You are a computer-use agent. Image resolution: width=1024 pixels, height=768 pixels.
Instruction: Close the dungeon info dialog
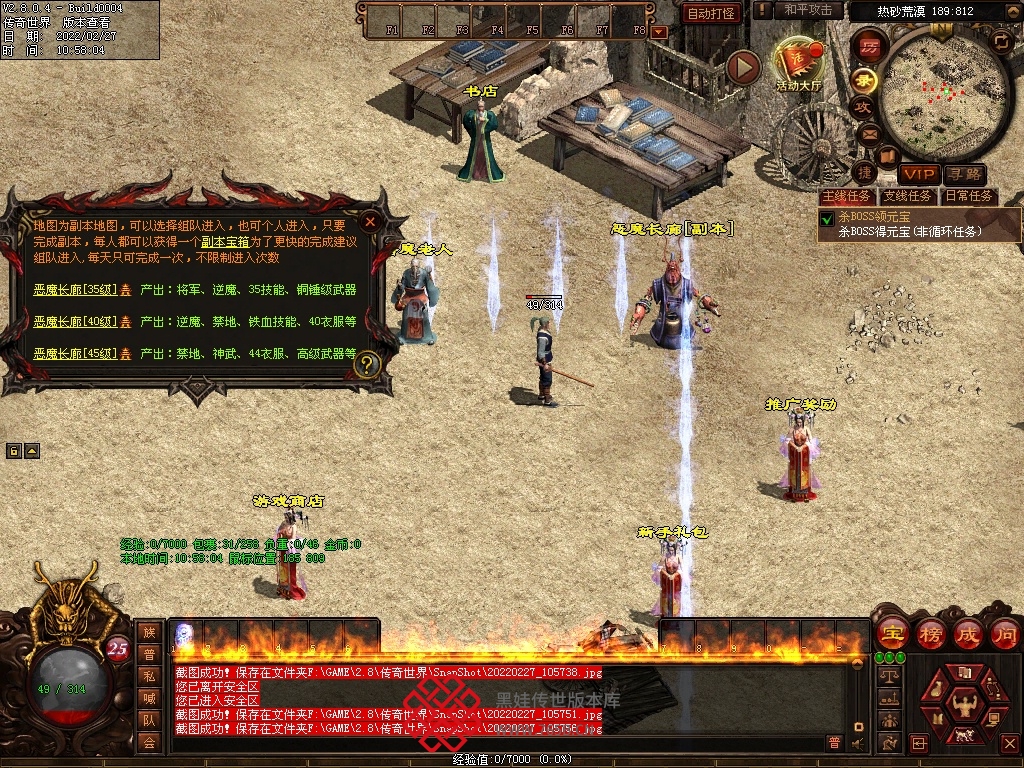point(370,222)
